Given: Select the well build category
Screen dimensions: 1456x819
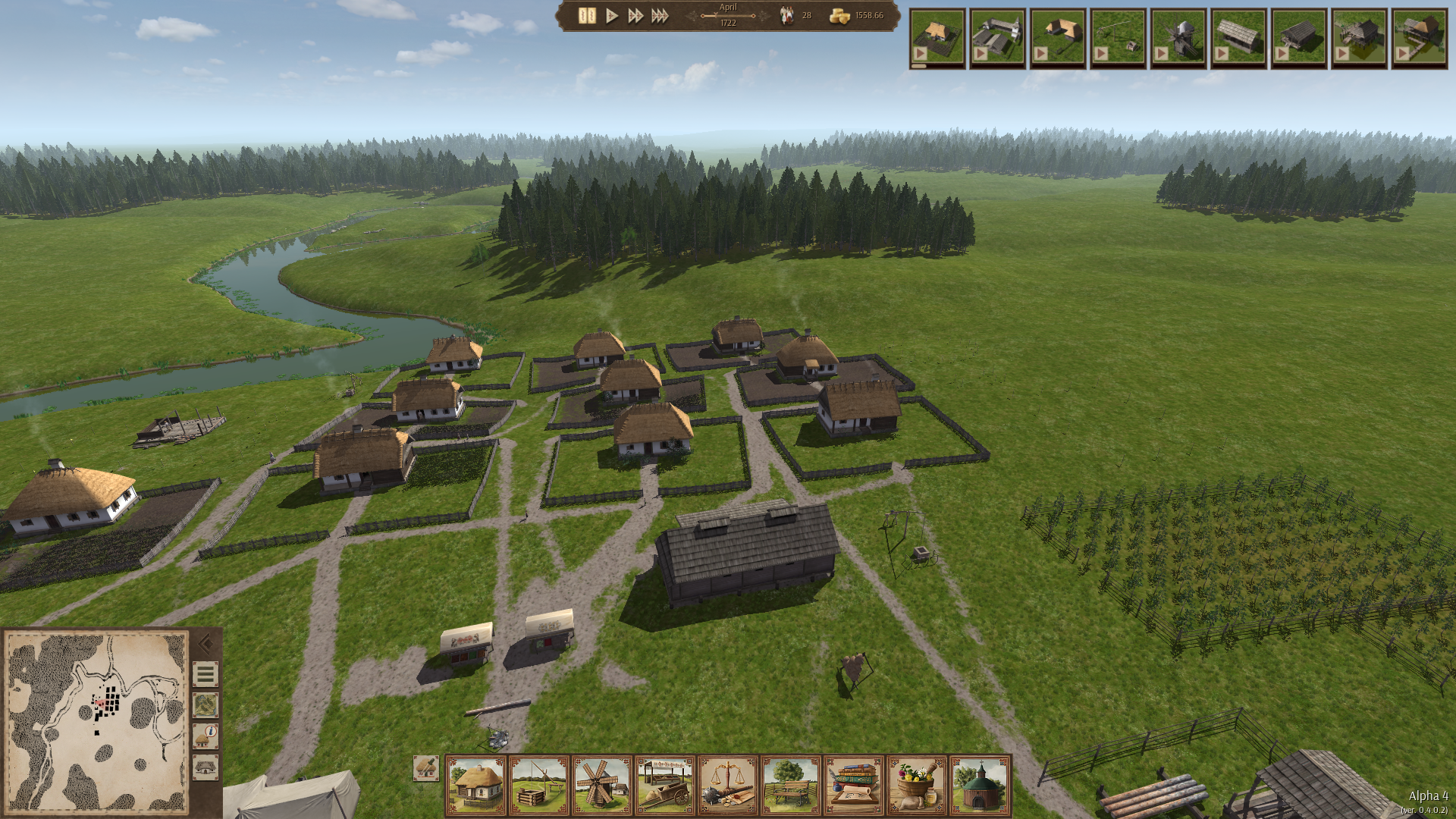Looking at the screenshot, I should (539, 786).
